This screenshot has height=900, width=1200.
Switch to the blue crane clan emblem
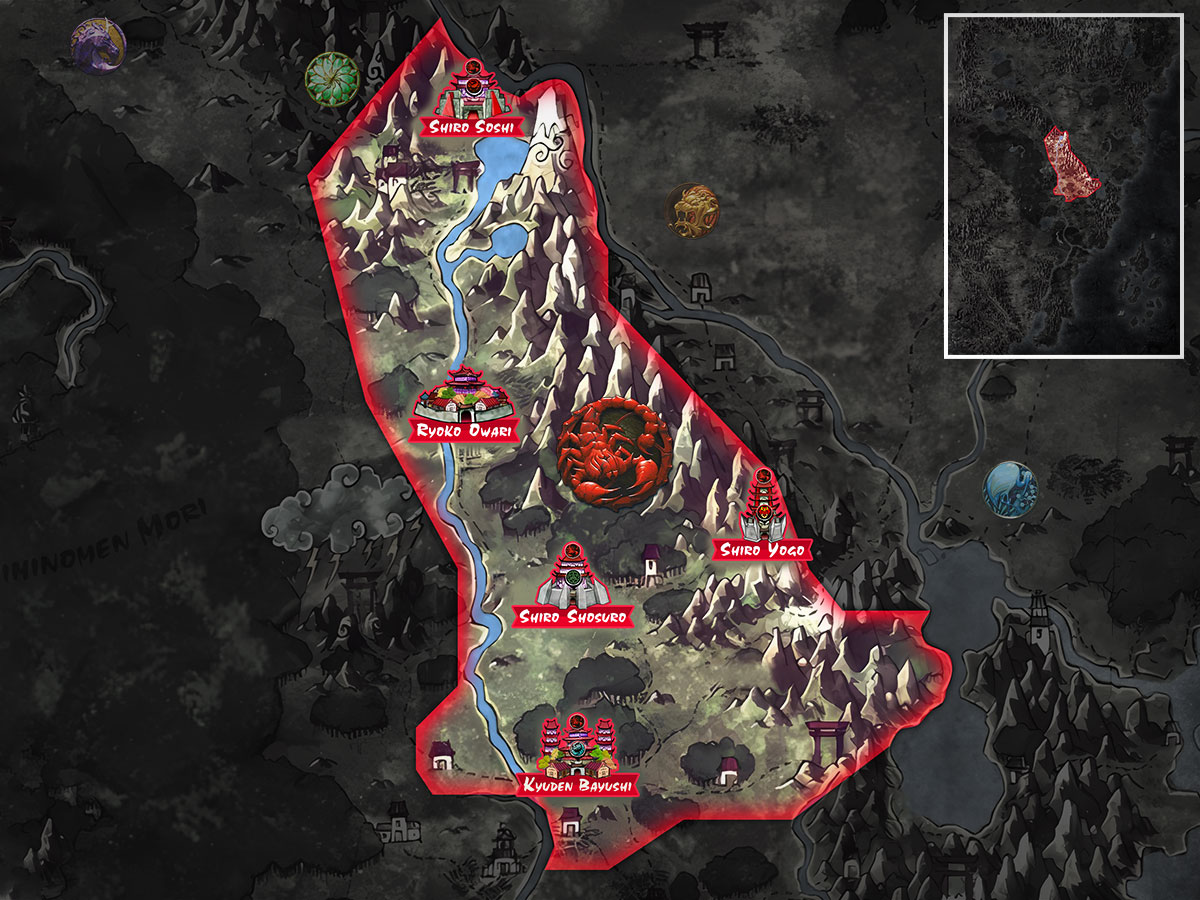pyautogui.click(x=1009, y=487)
